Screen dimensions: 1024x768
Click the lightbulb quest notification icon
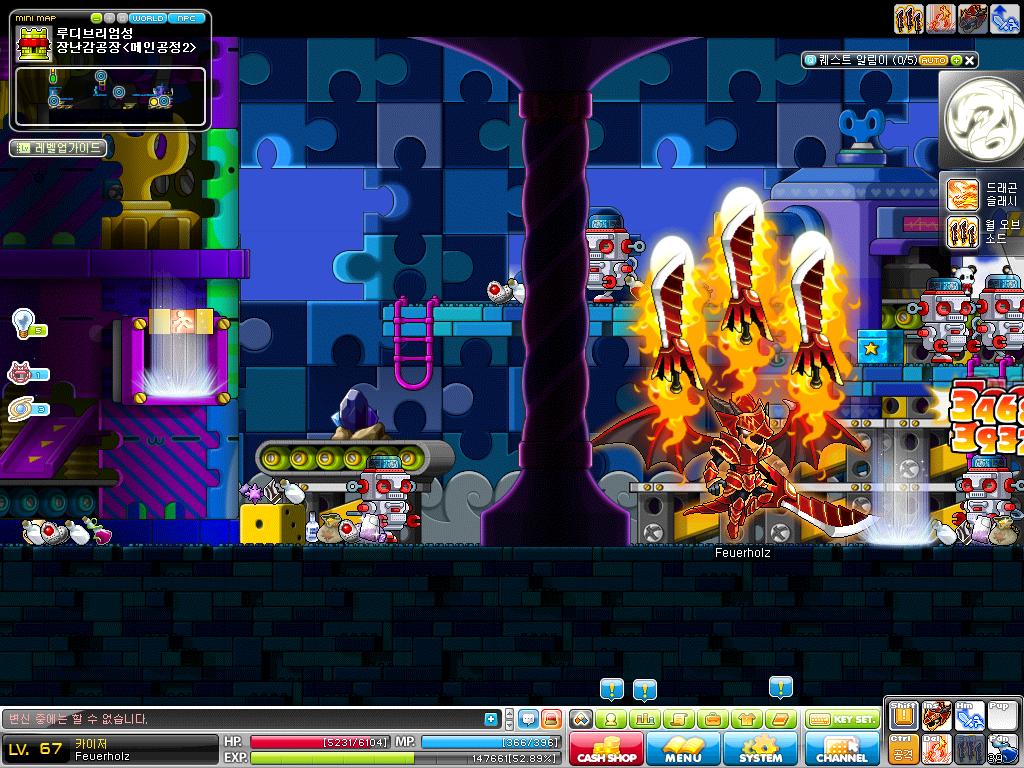22,322
